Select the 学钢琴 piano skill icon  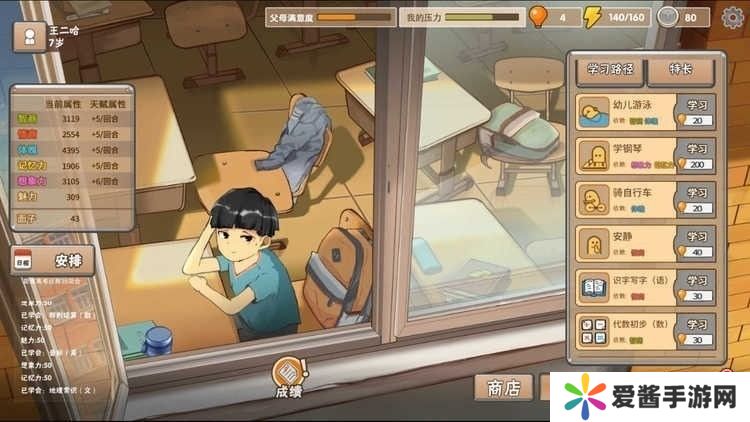click(593, 156)
